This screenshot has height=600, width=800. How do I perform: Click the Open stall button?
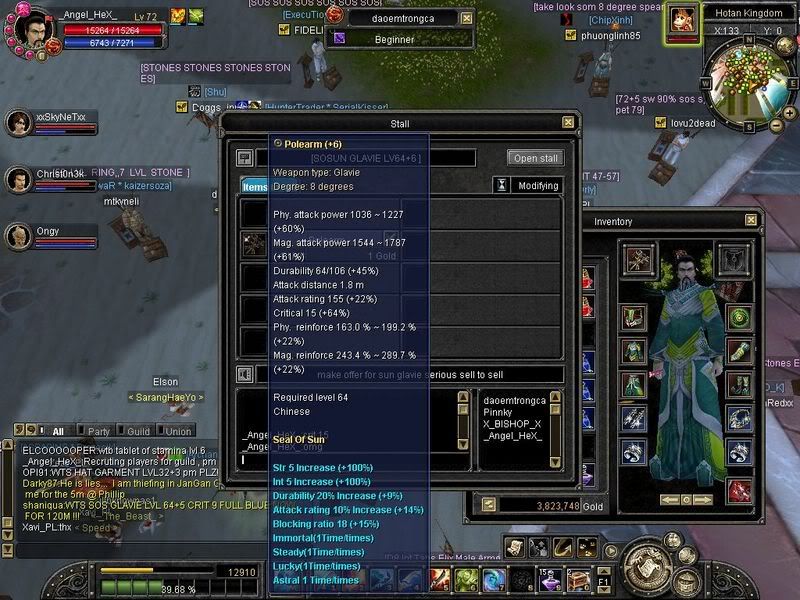536,158
